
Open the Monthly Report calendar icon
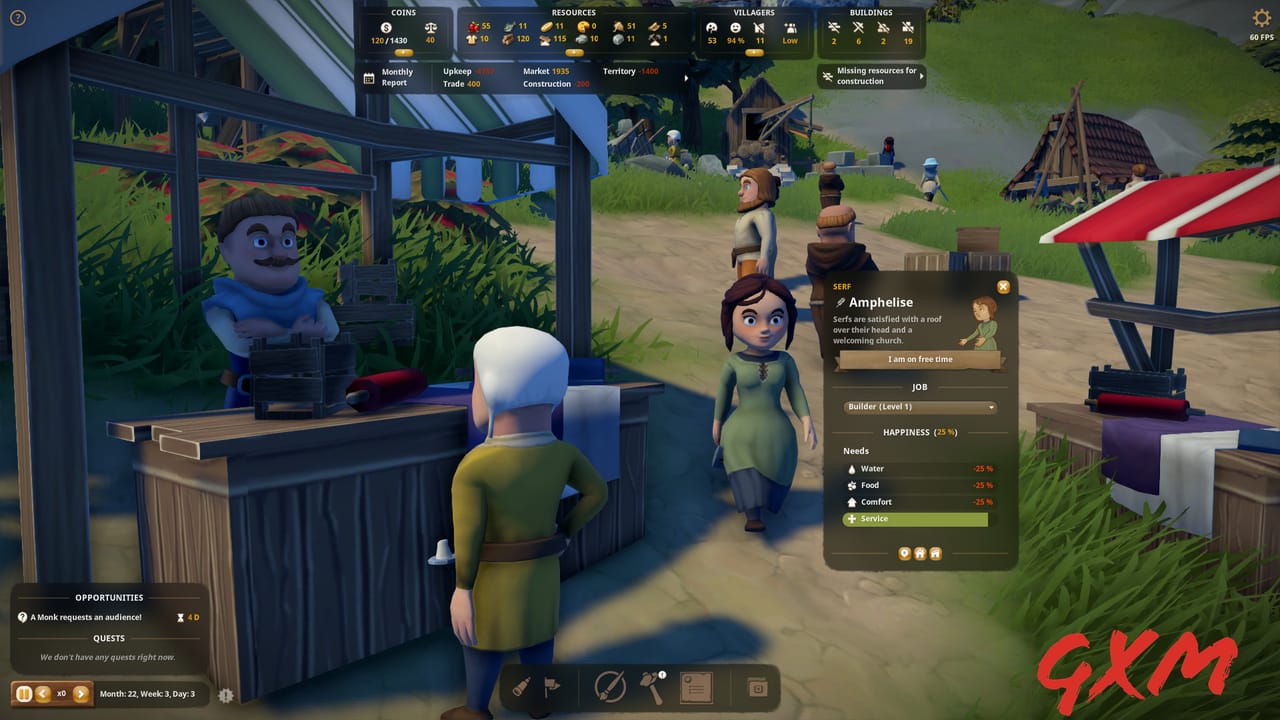(x=367, y=77)
